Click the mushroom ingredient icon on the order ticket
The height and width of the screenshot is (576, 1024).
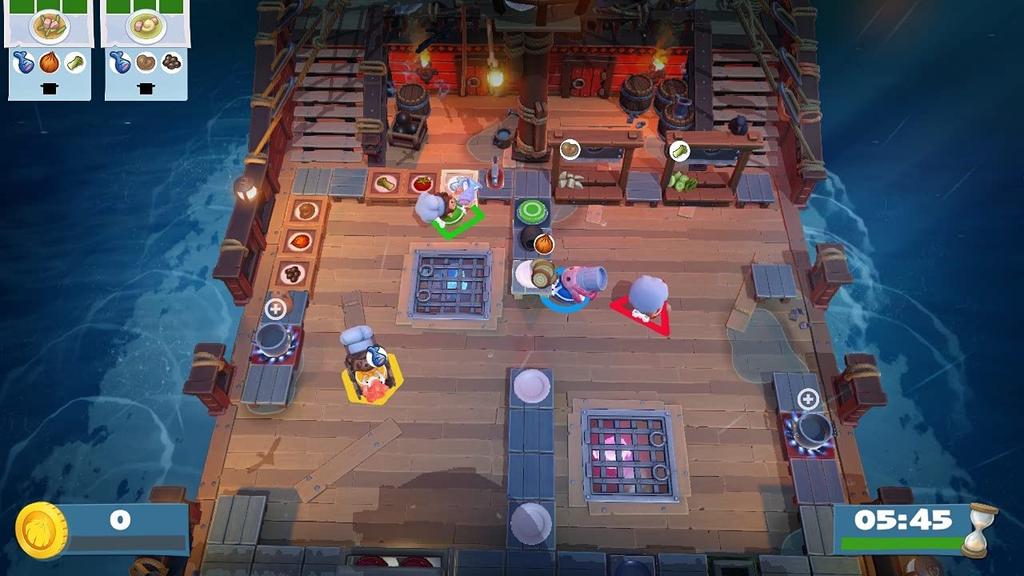pos(171,62)
